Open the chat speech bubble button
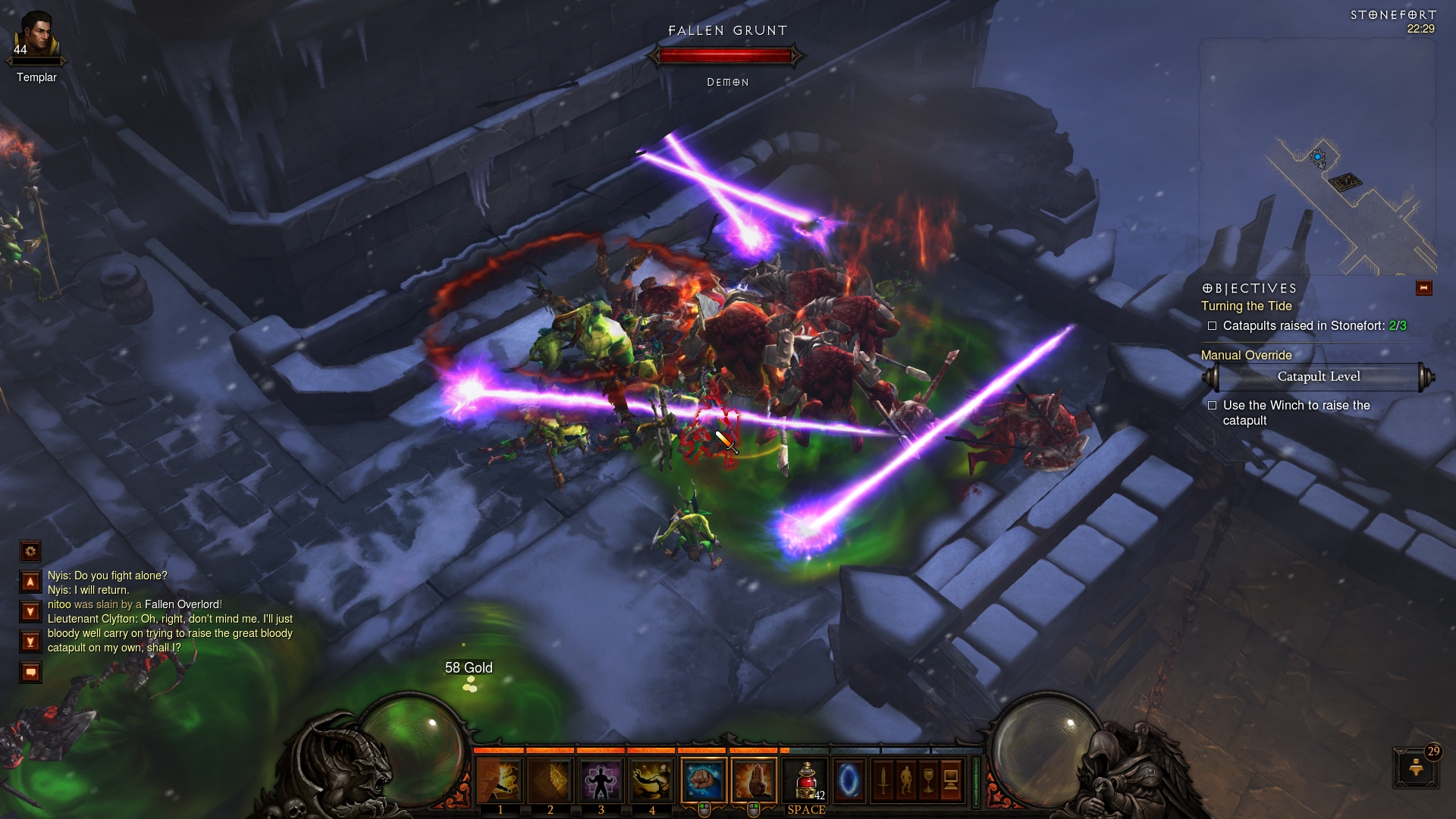The image size is (1456, 819). 30,672
